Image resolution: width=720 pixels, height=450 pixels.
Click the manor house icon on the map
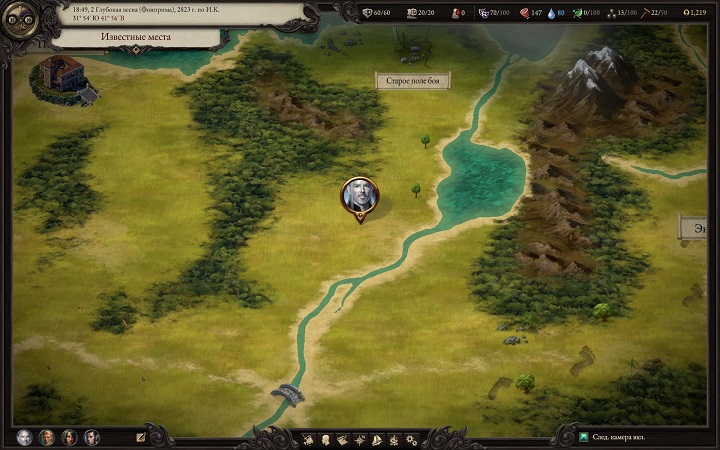62,76
